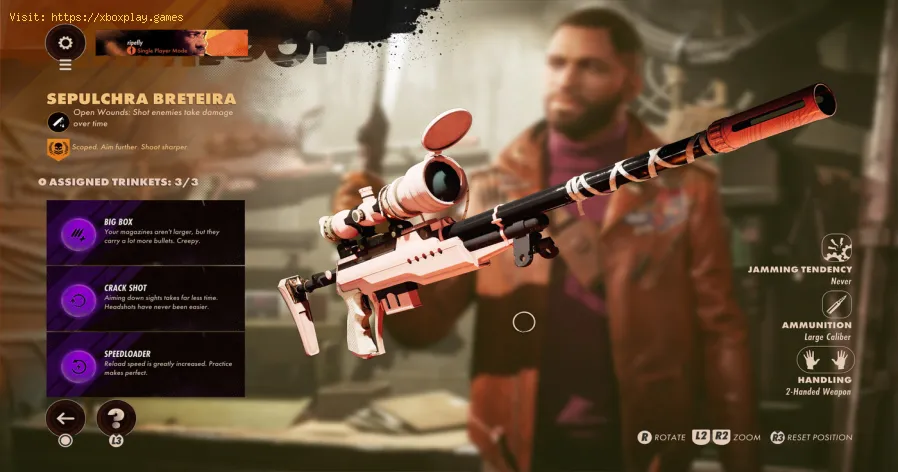Open help via the question mark button

click(x=116, y=418)
